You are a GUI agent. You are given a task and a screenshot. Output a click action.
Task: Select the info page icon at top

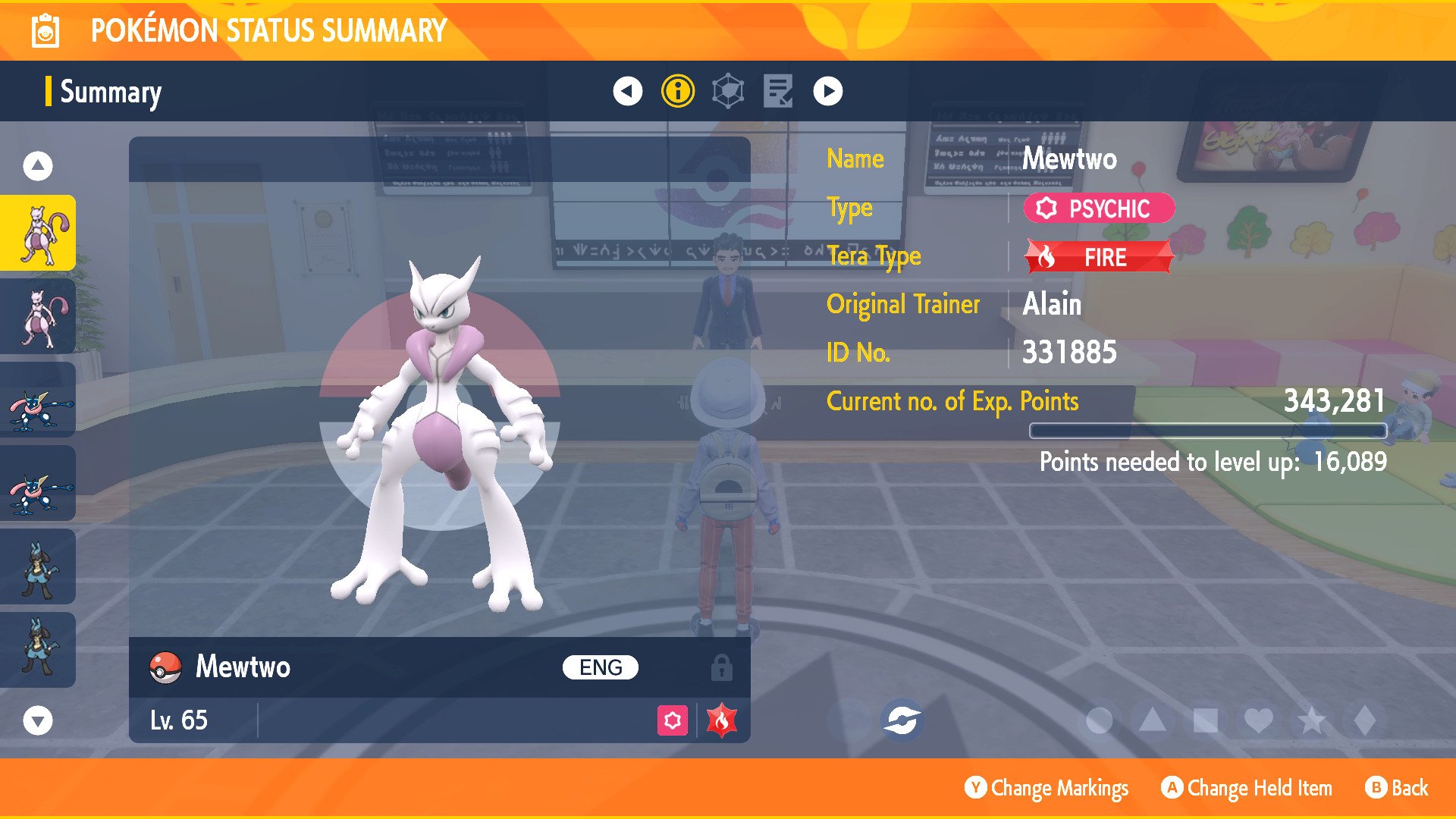click(676, 90)
